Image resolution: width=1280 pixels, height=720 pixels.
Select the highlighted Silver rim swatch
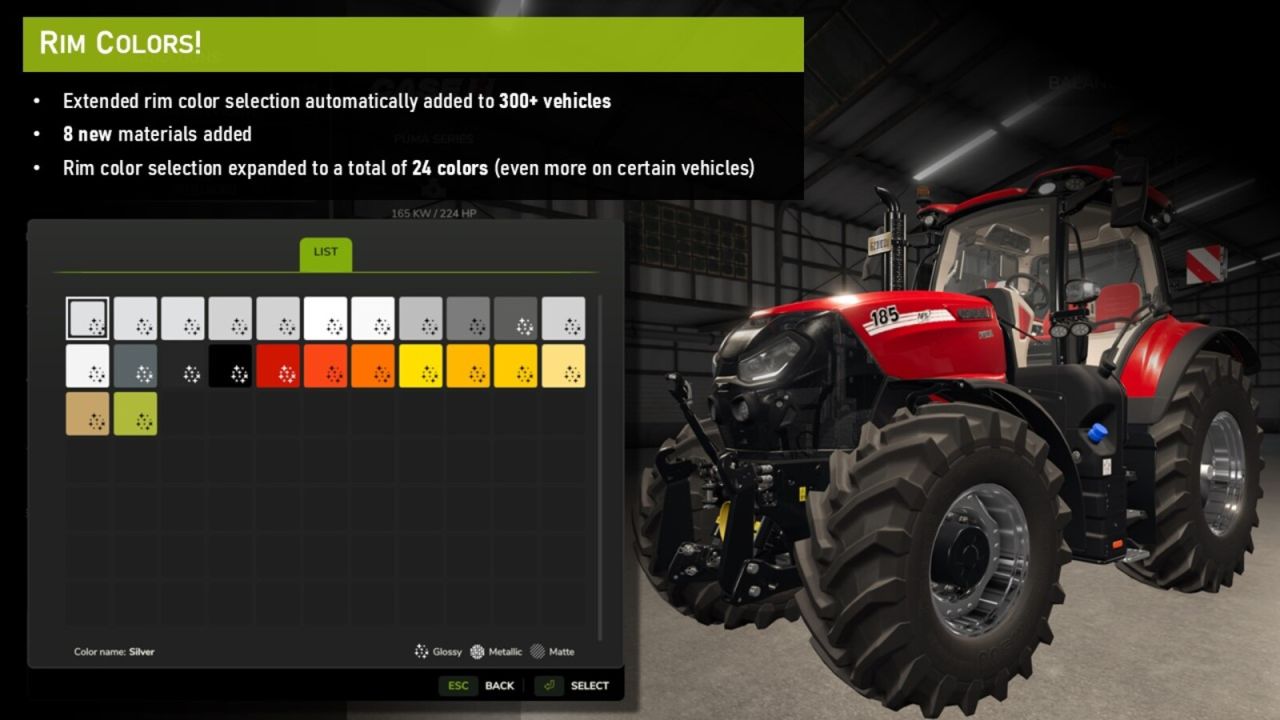coord(88,318)
